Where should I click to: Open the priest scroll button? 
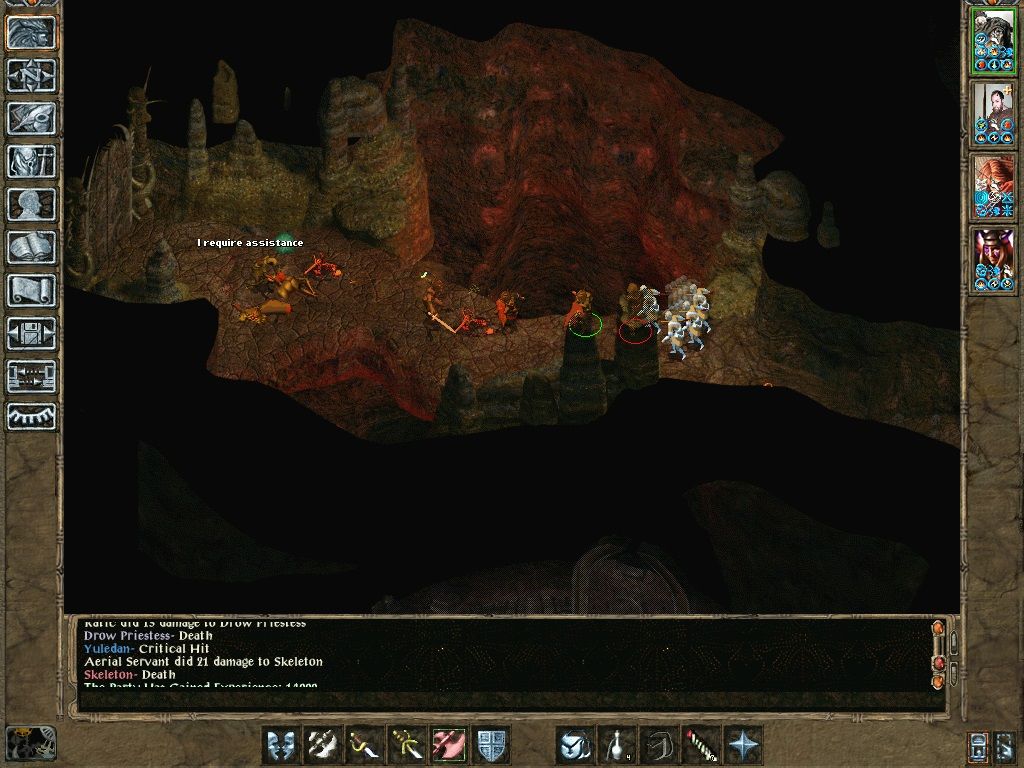(x=31, y=290)
